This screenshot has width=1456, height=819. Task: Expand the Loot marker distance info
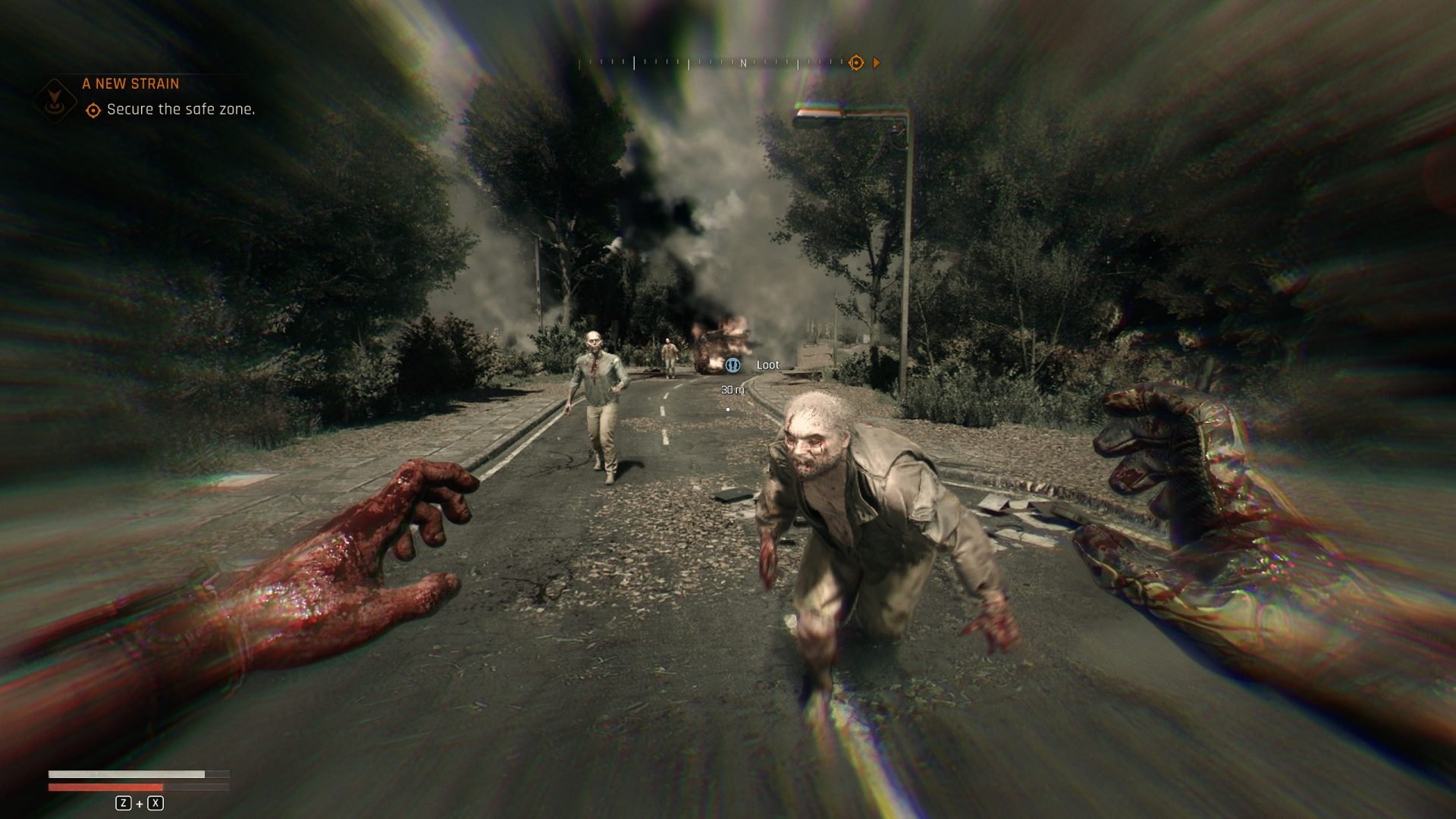731,389
